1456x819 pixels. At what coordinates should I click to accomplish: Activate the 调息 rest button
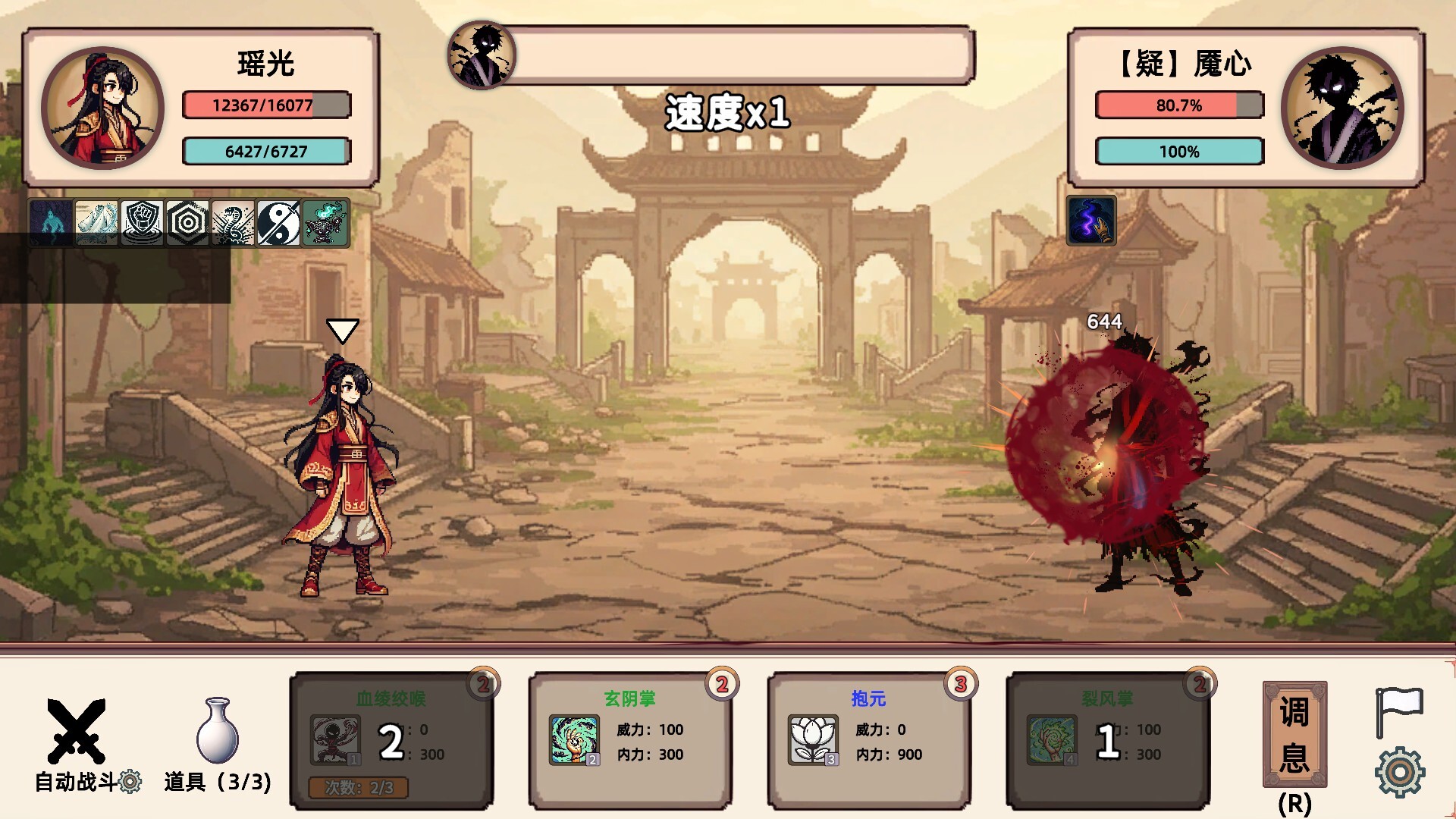[1294, 734]
